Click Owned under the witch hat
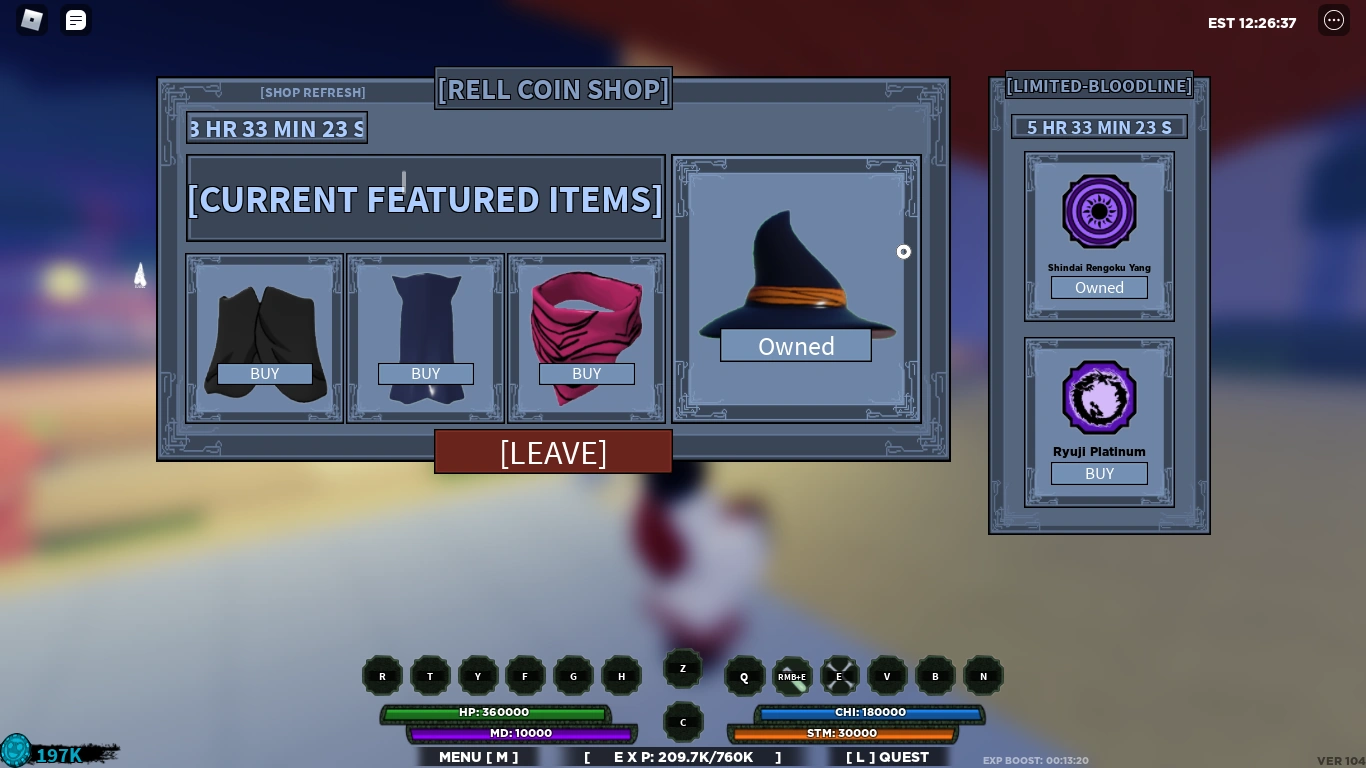Screen dimensions: 1366x768 (x=796, y=346)
